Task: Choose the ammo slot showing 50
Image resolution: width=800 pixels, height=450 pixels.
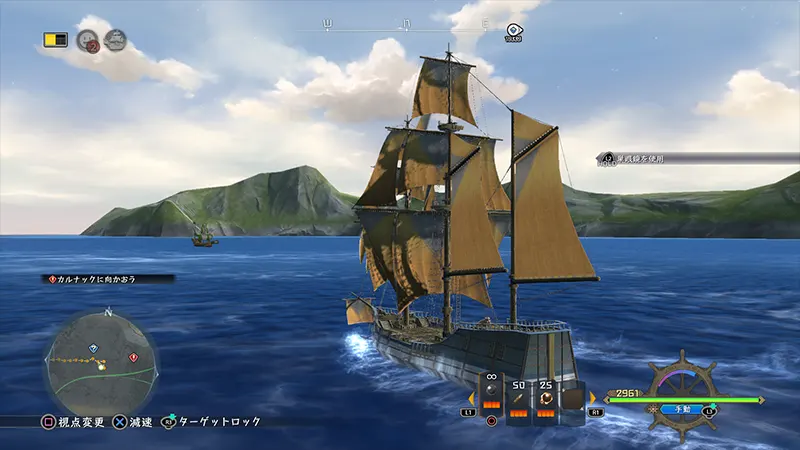Action: [518, 396]
